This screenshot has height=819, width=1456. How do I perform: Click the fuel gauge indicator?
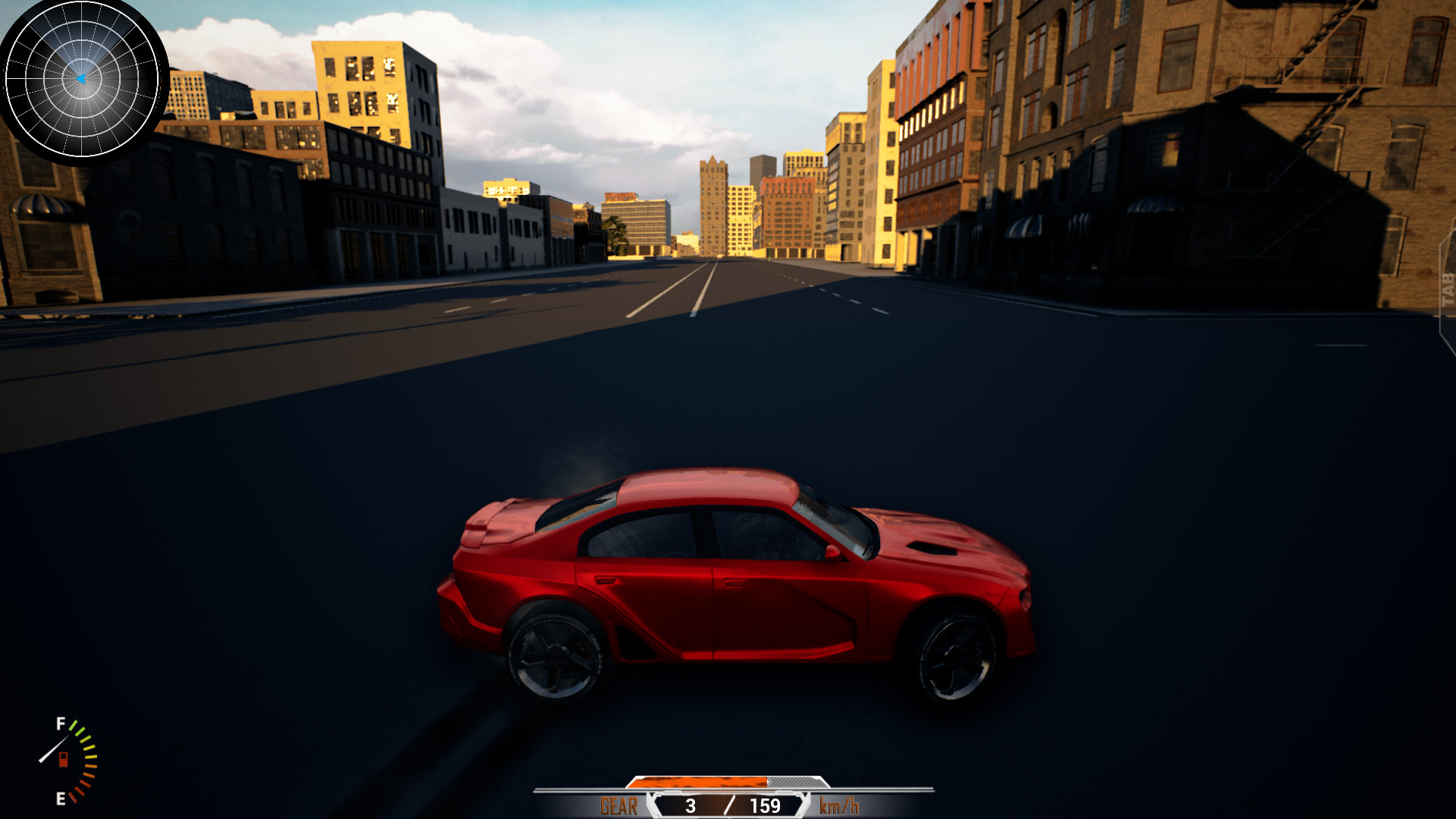(x=67, y=759)
